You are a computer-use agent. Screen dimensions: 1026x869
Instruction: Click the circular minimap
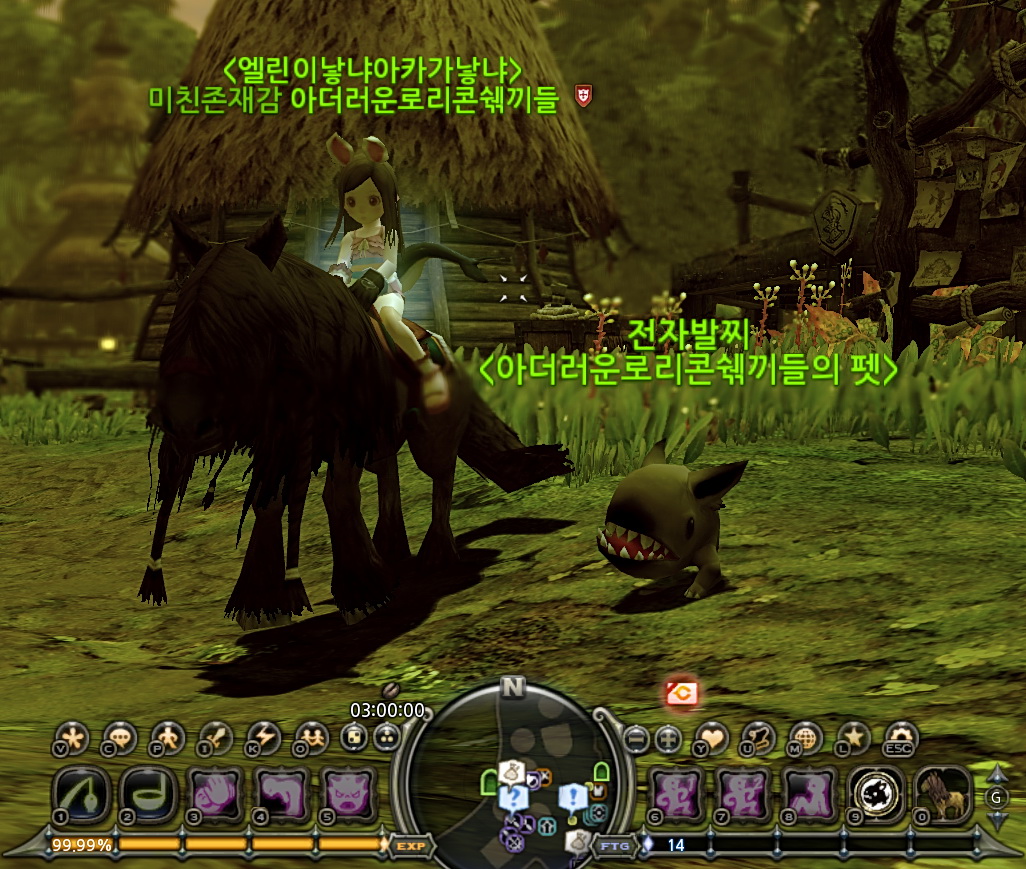coord(513,771)
